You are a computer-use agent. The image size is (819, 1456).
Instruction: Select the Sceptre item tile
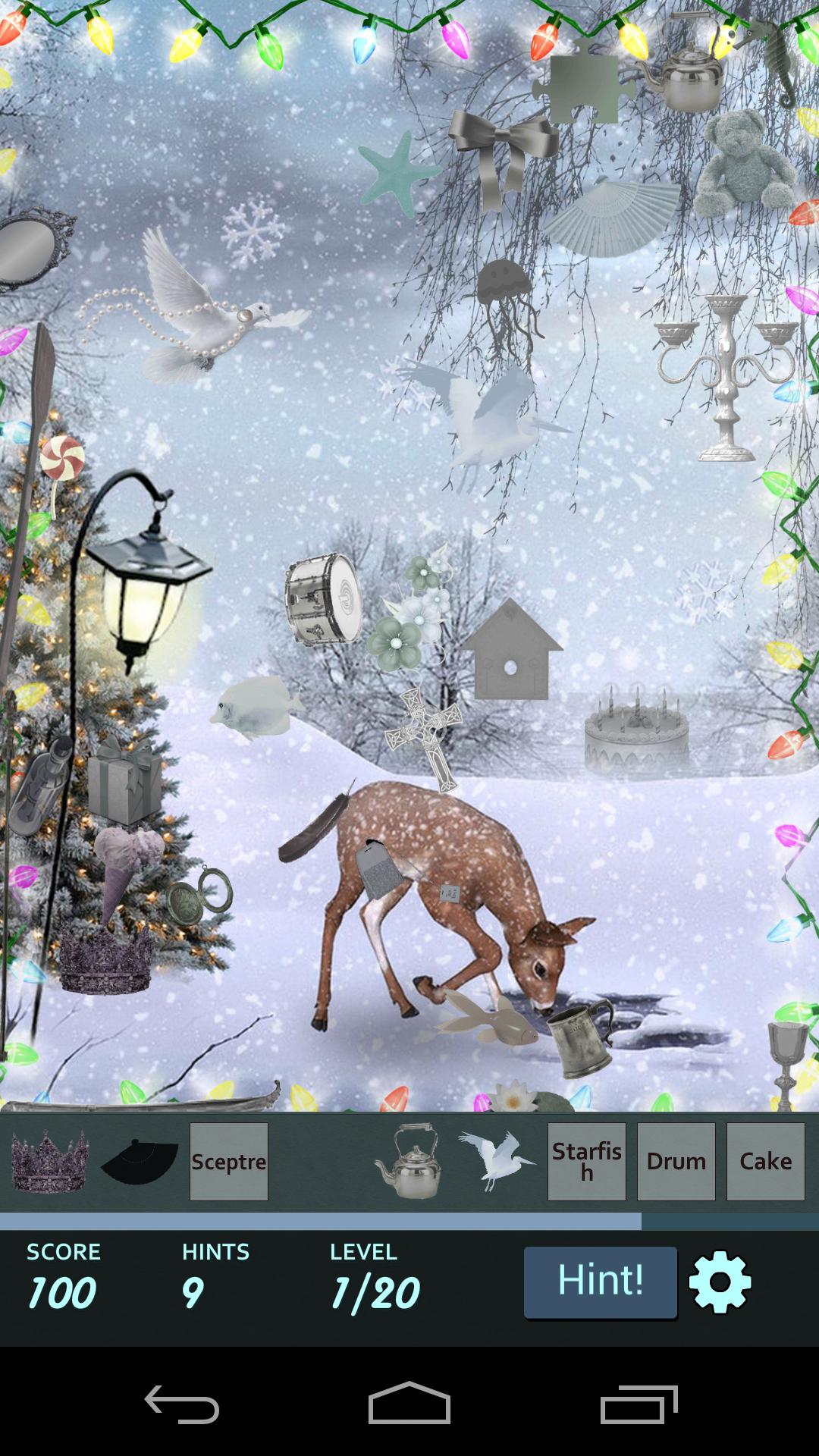pos(228,1161)
